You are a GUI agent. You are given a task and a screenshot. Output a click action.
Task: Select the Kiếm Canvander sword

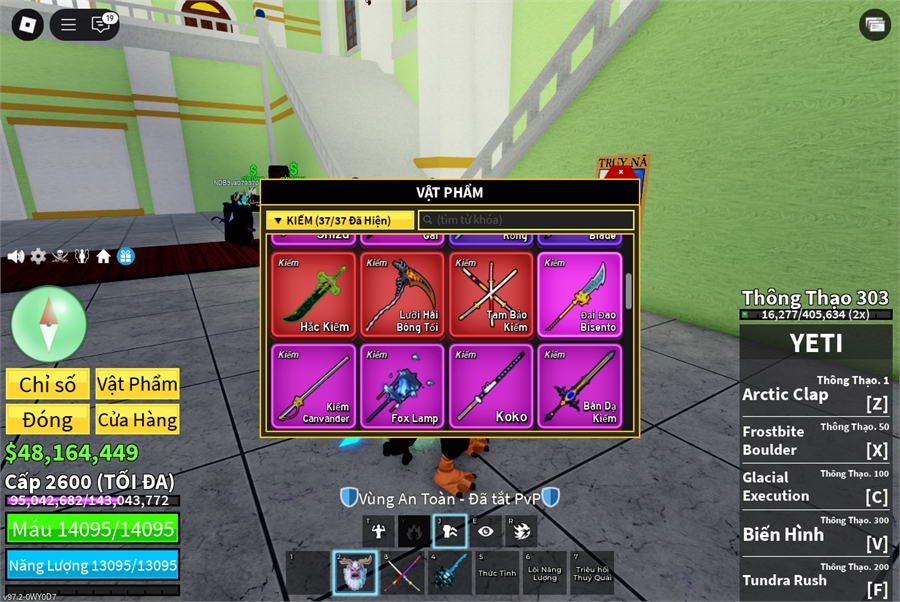[313, 386]
